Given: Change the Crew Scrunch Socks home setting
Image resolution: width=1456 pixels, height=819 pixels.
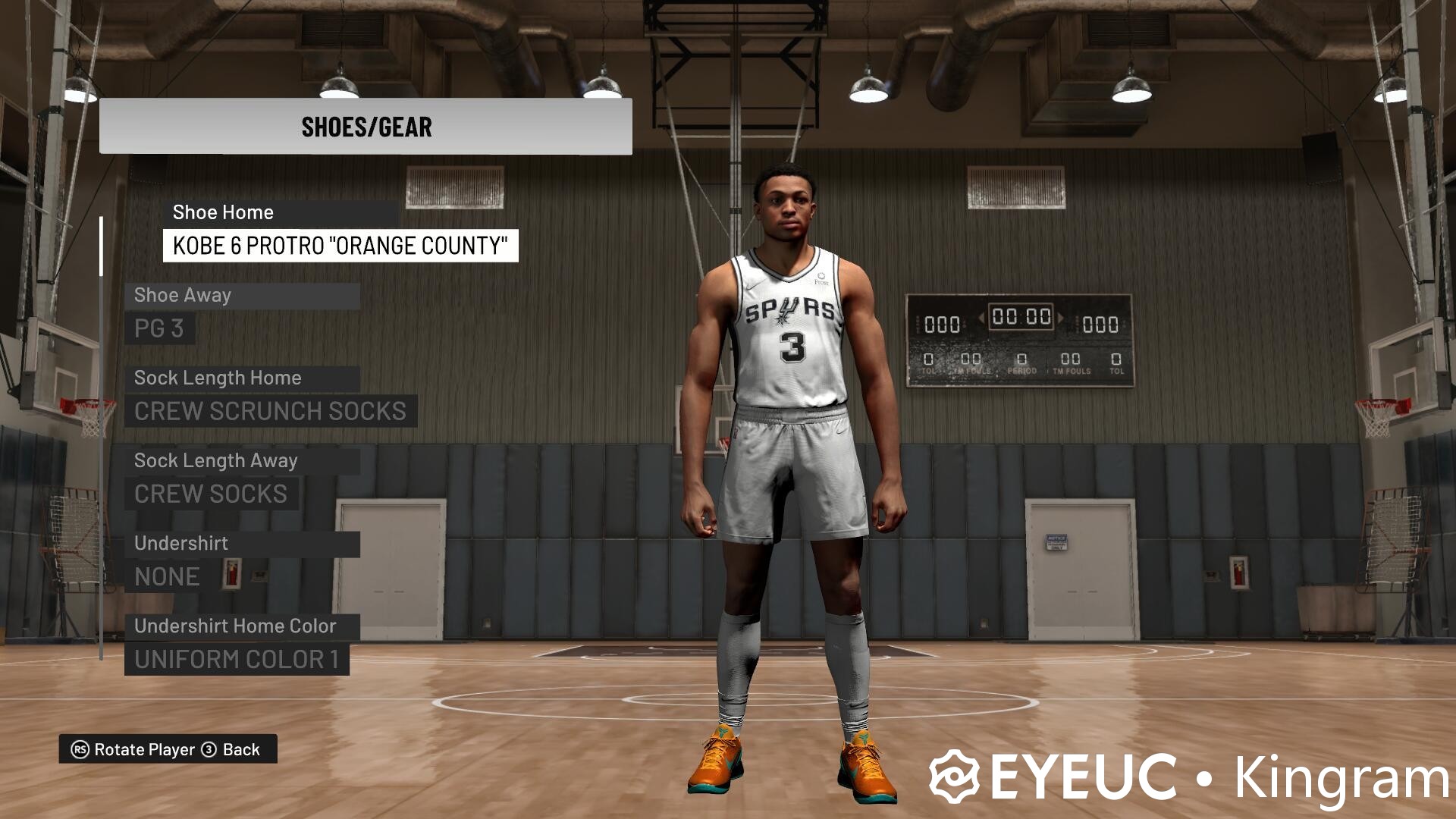Looking at the screenshot, I should [270, 411].
